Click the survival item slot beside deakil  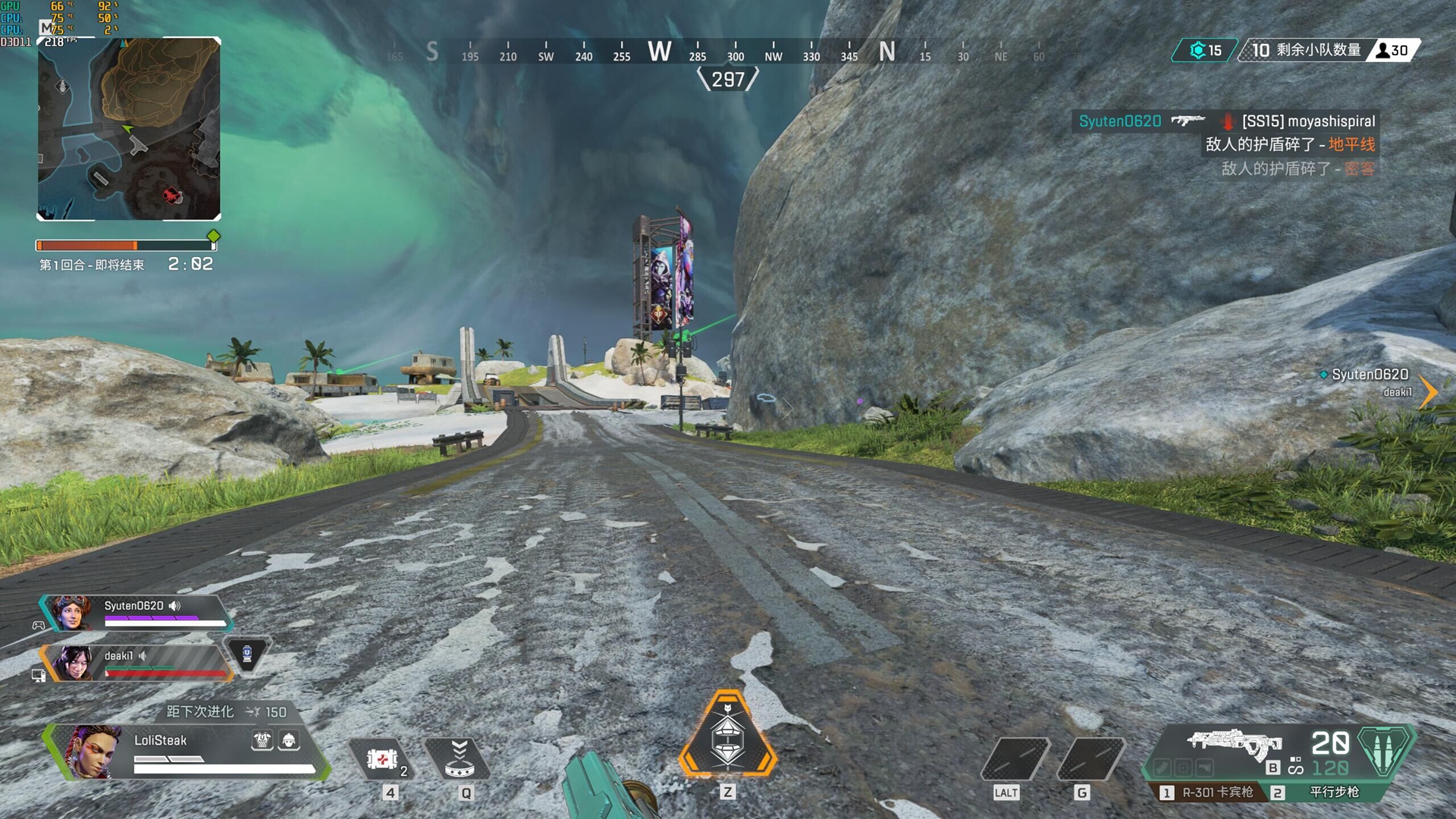coord(246,654)
